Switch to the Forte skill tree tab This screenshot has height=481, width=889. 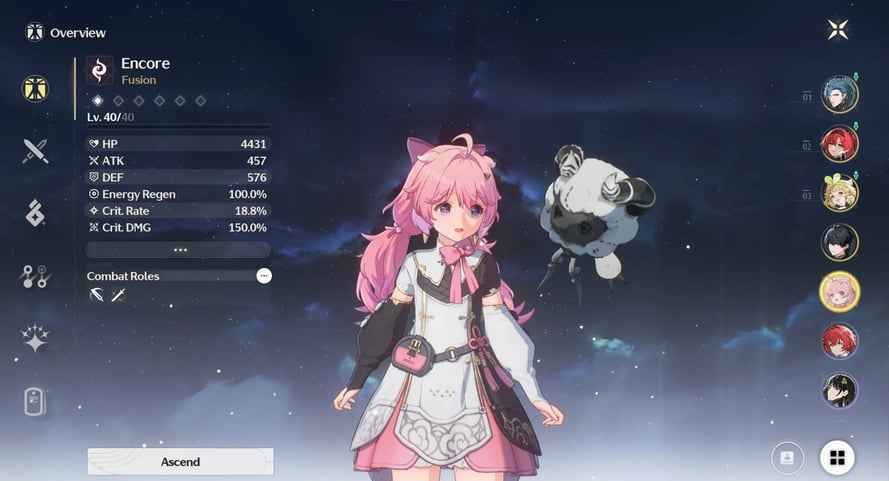click(x=36, y=276)
